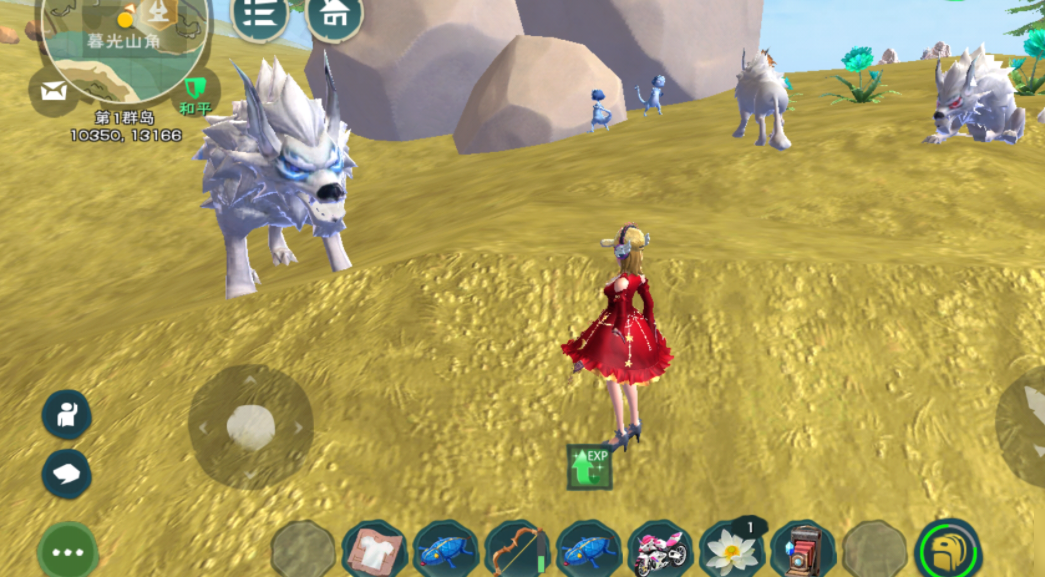
Task: Click the green EXP boost icon
Action: 590,466
